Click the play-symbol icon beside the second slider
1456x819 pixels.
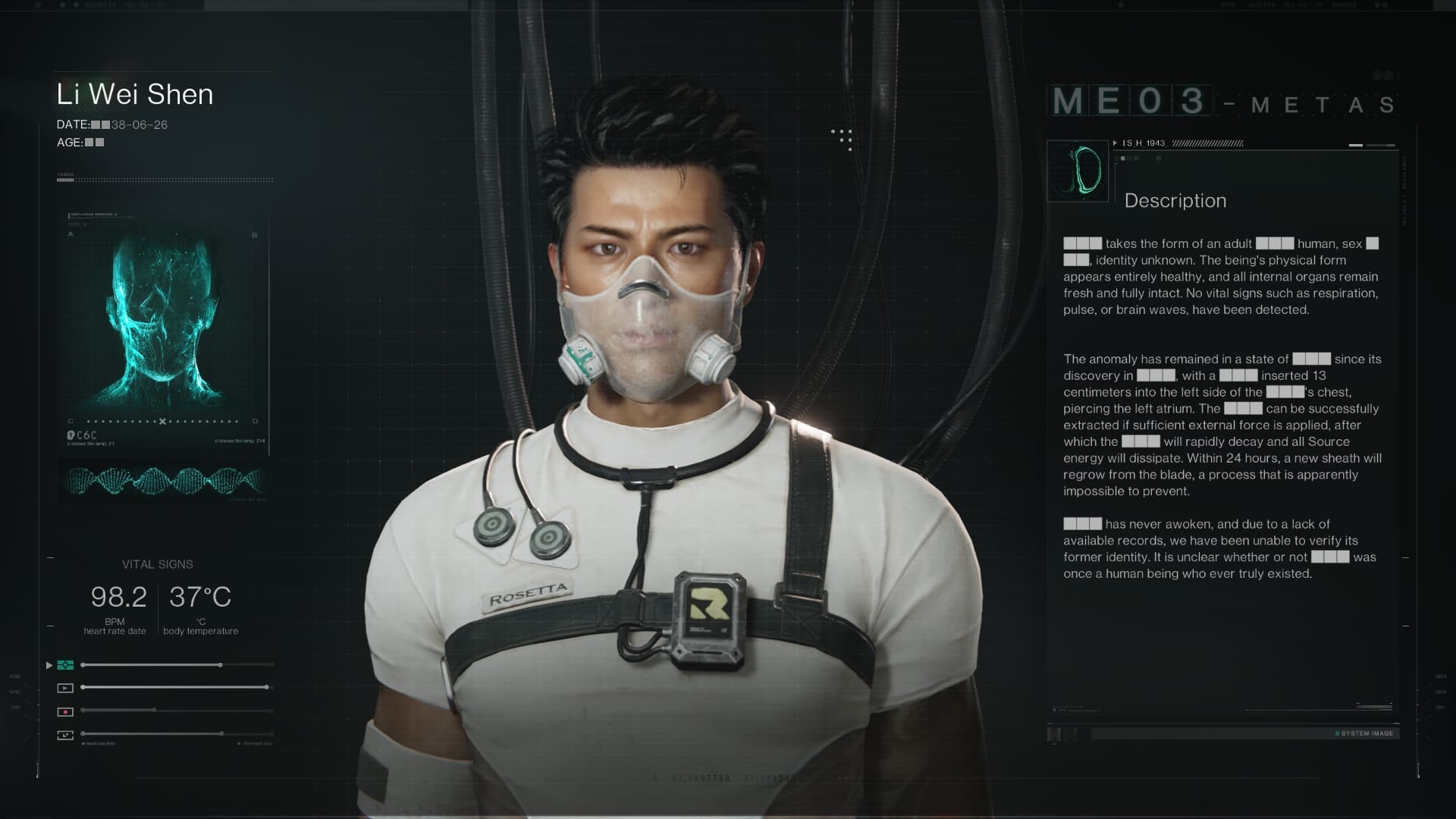click(x=65, y=688)
